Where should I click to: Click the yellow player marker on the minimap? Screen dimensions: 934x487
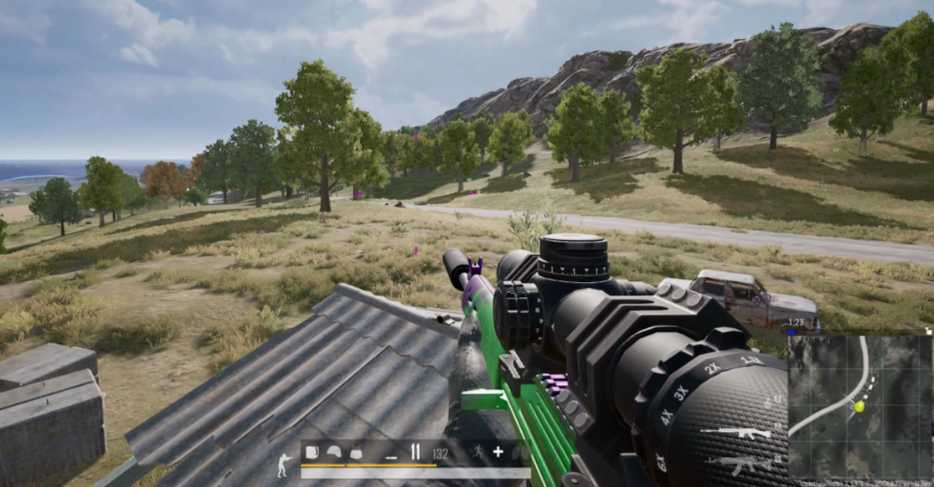pyautogui.click(x=859, y=406)
